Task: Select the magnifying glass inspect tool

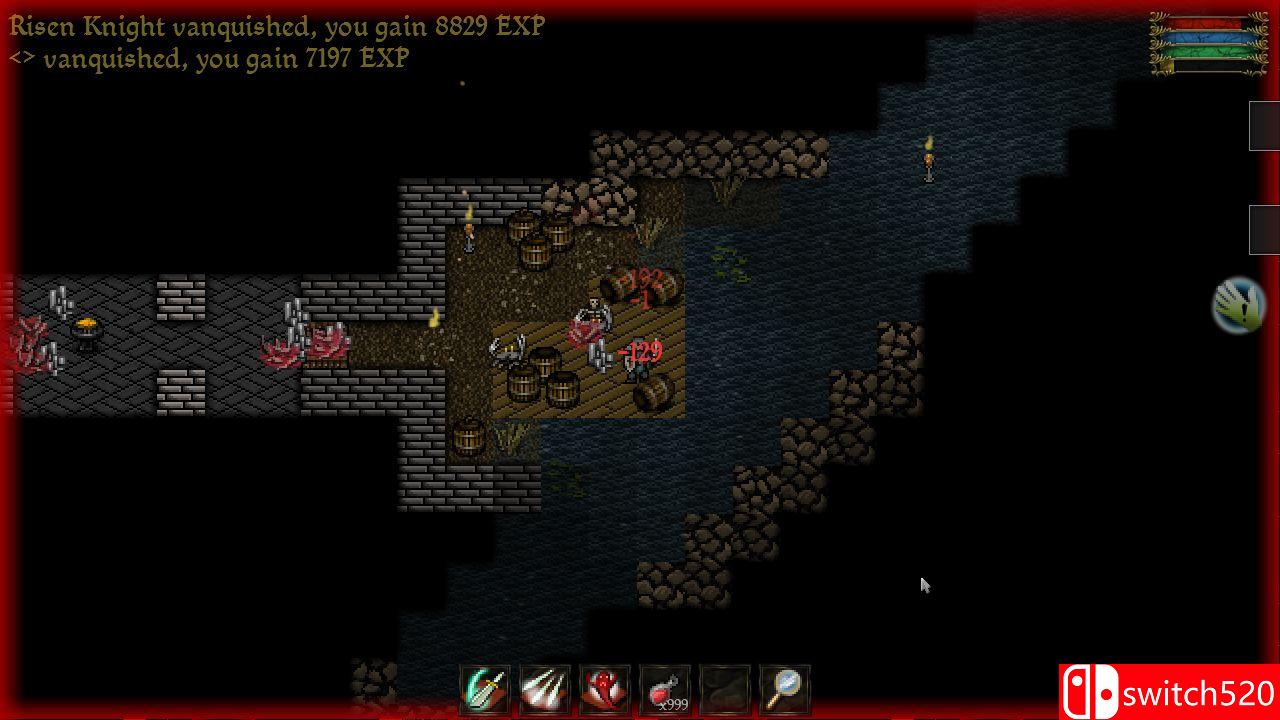Action: (785, 689)
